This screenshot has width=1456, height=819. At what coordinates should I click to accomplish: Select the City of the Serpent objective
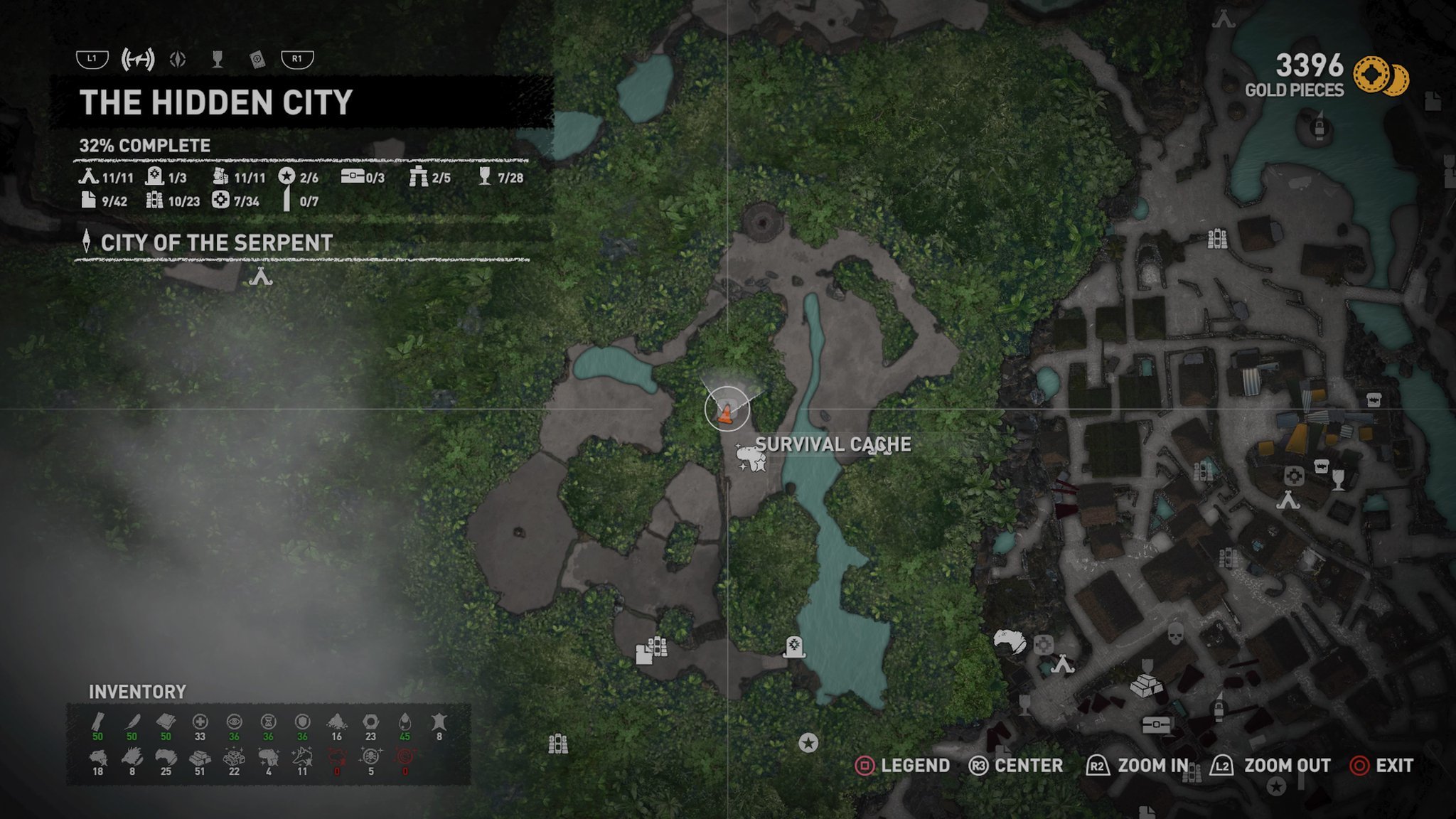click(x=216, y=243)
